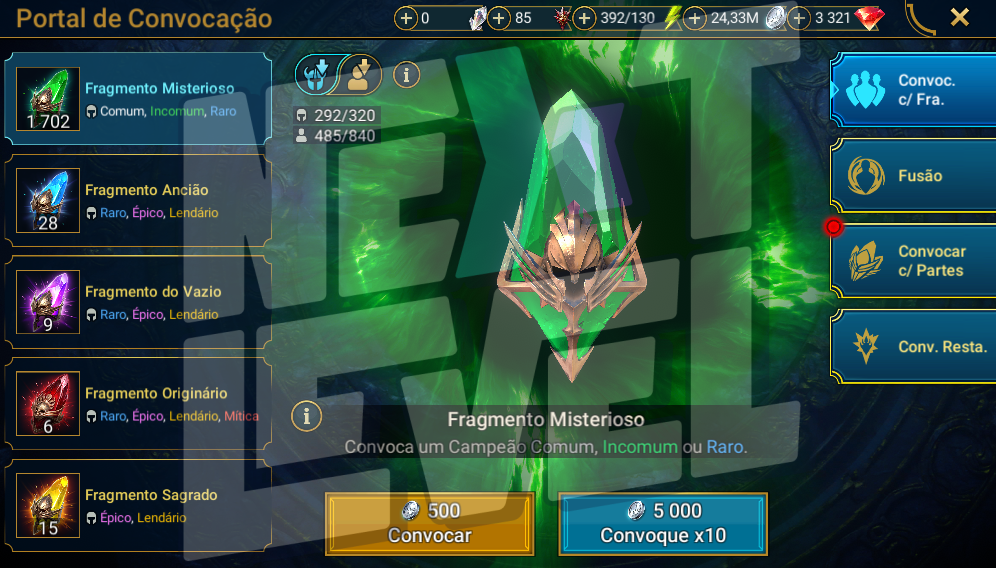Open the Convocar c/ Partes tab
This screenshot has height=568, width=996.
[x=914, y=261]
